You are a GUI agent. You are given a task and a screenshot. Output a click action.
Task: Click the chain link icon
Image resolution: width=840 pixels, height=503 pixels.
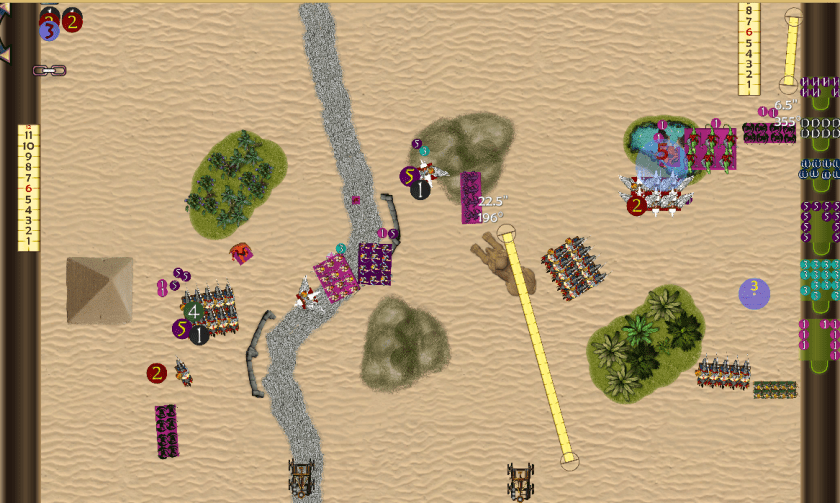click(49, 71)
